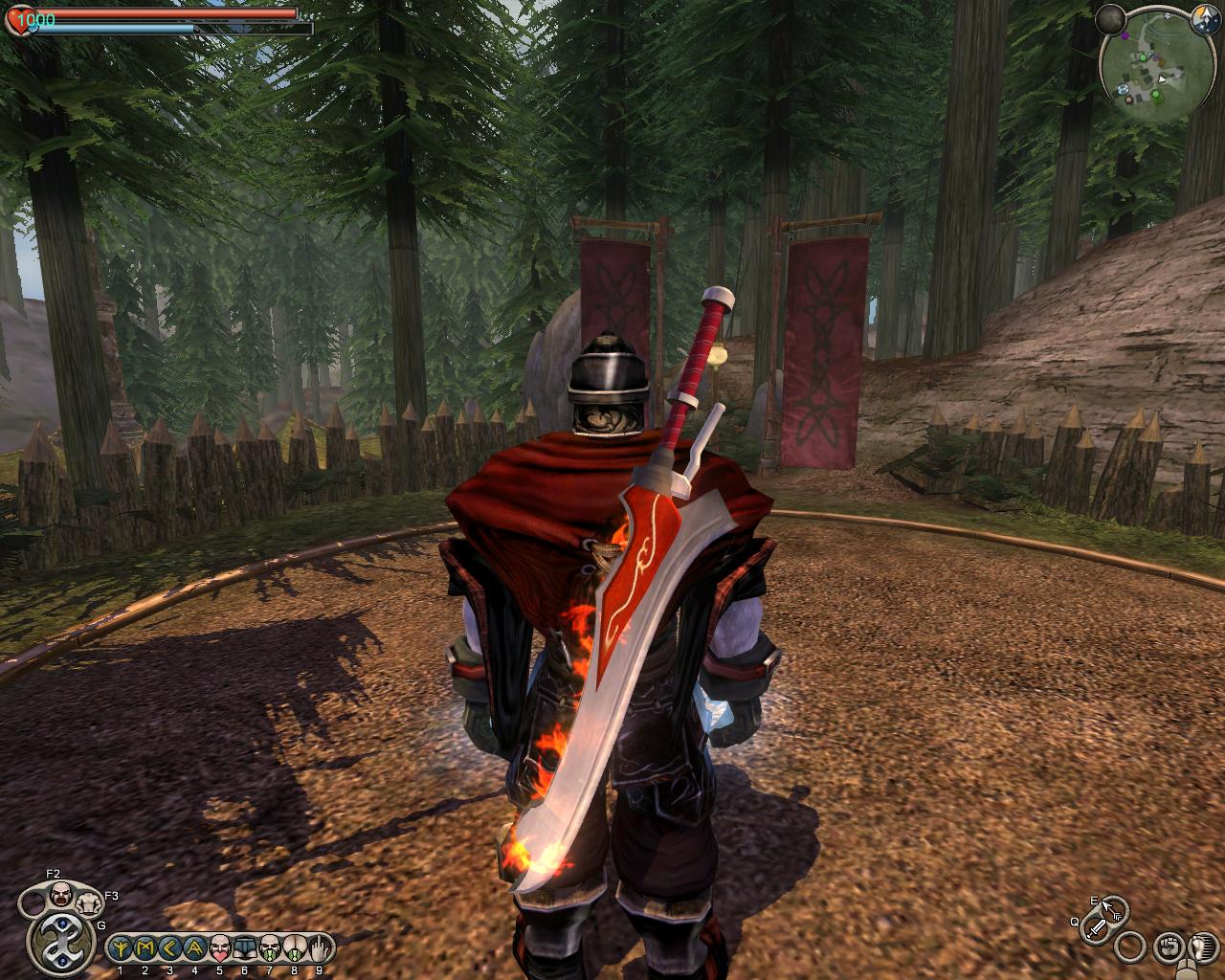Trigger the green-vomit face expression
Screen dimensions: 1225x980
269,947
